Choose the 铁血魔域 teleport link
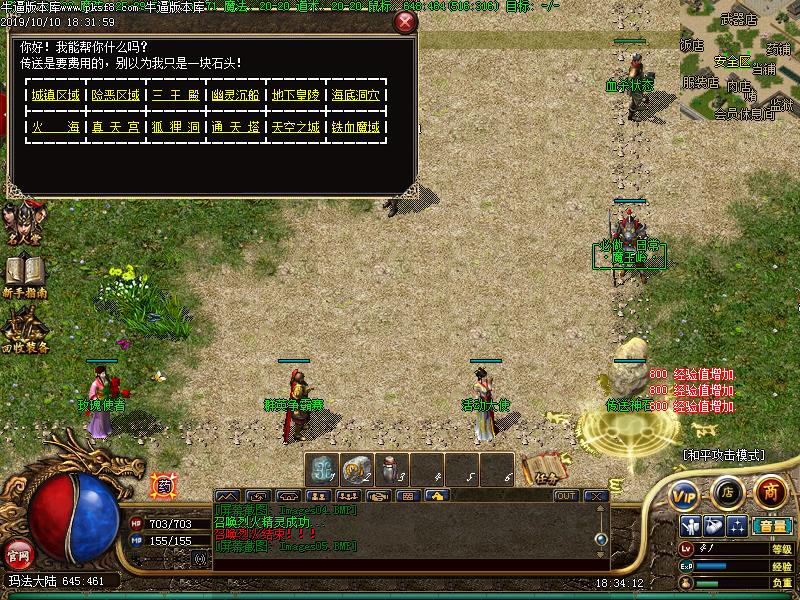This screenshot has width=800, height=600. click(x=356, y=128)
